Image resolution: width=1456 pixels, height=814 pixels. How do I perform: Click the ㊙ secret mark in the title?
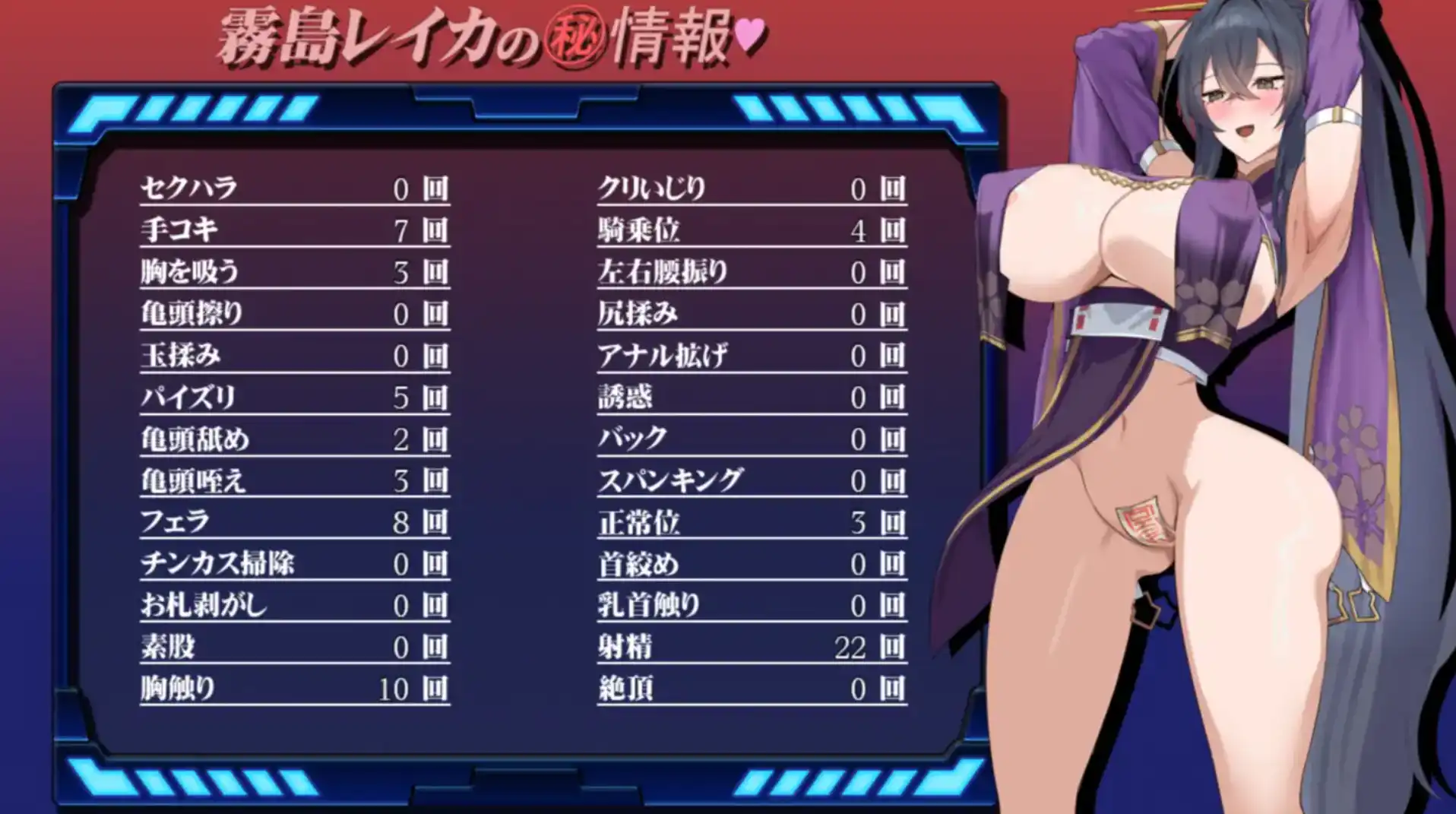[x=578, y=36]
